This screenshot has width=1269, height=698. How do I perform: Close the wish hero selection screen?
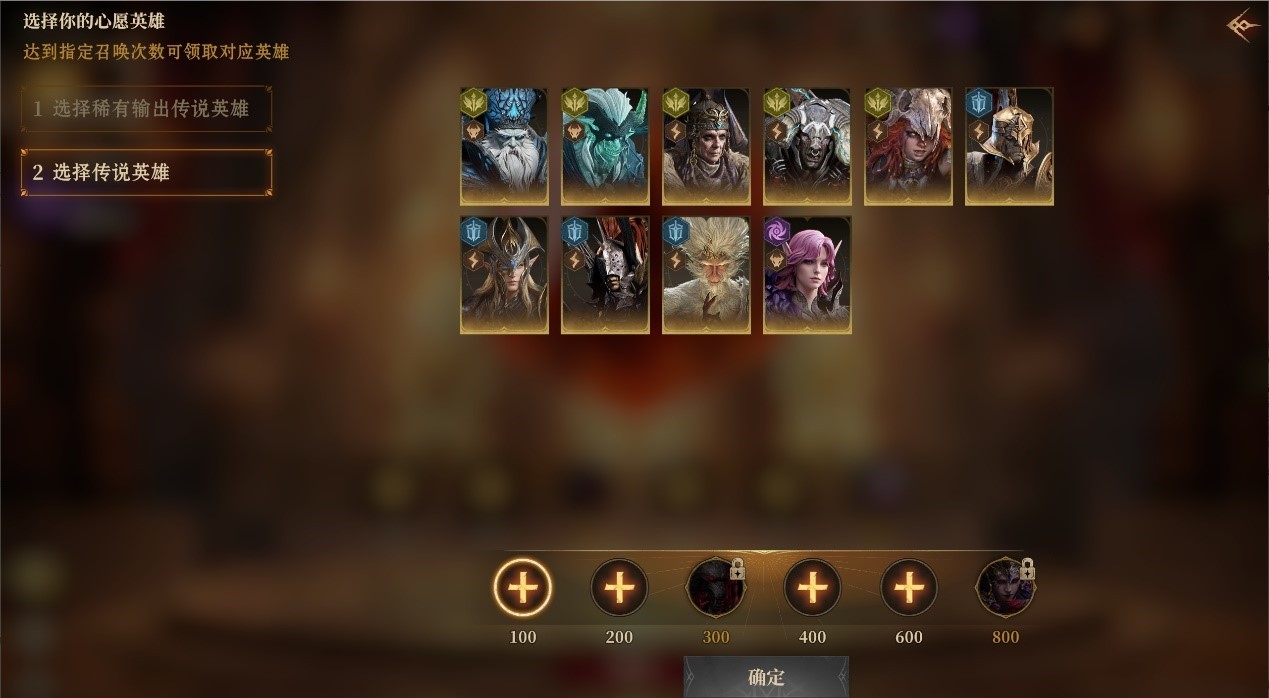coord(1241,25)
